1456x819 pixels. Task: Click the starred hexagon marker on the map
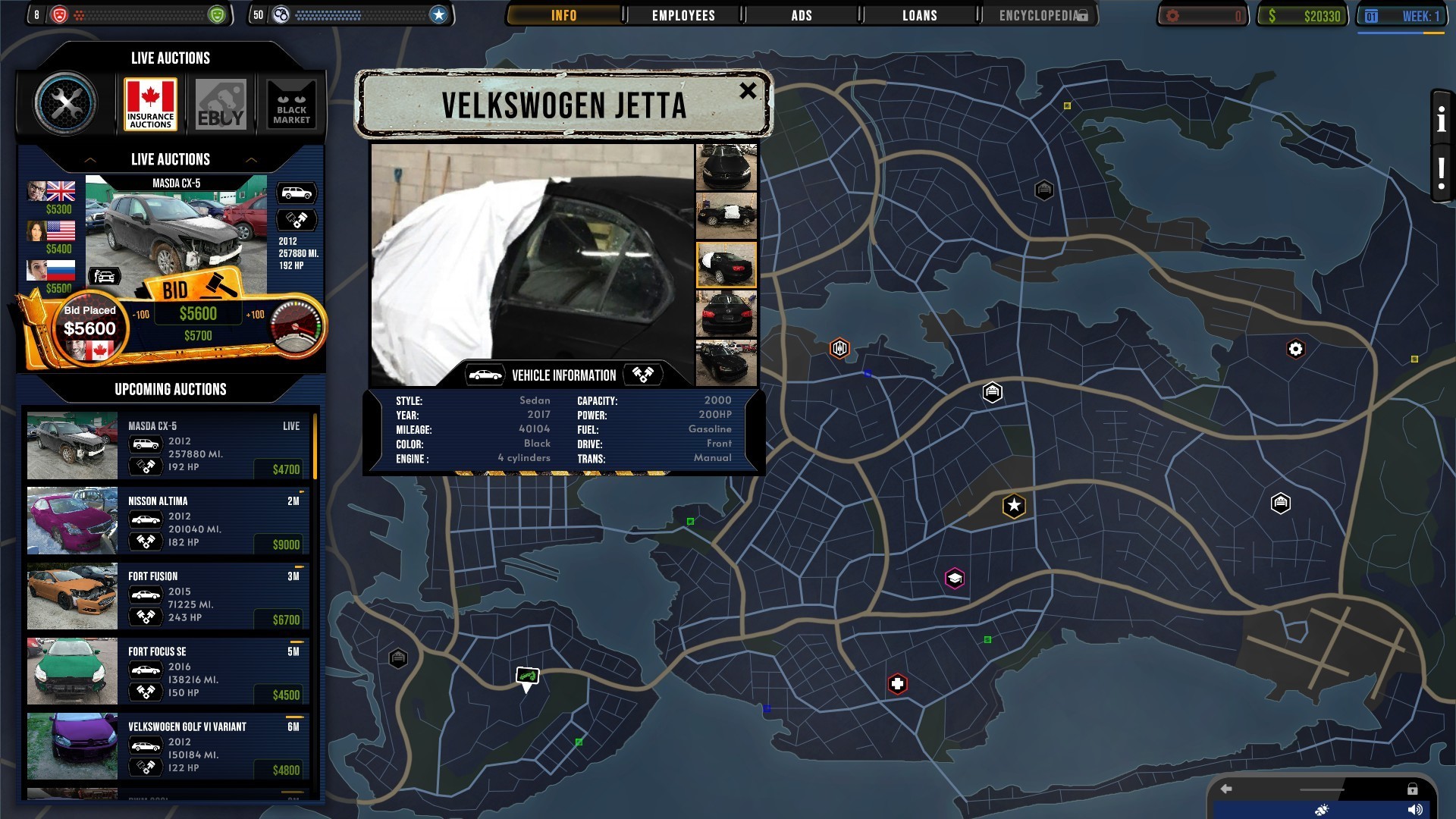click(1013, 507)
